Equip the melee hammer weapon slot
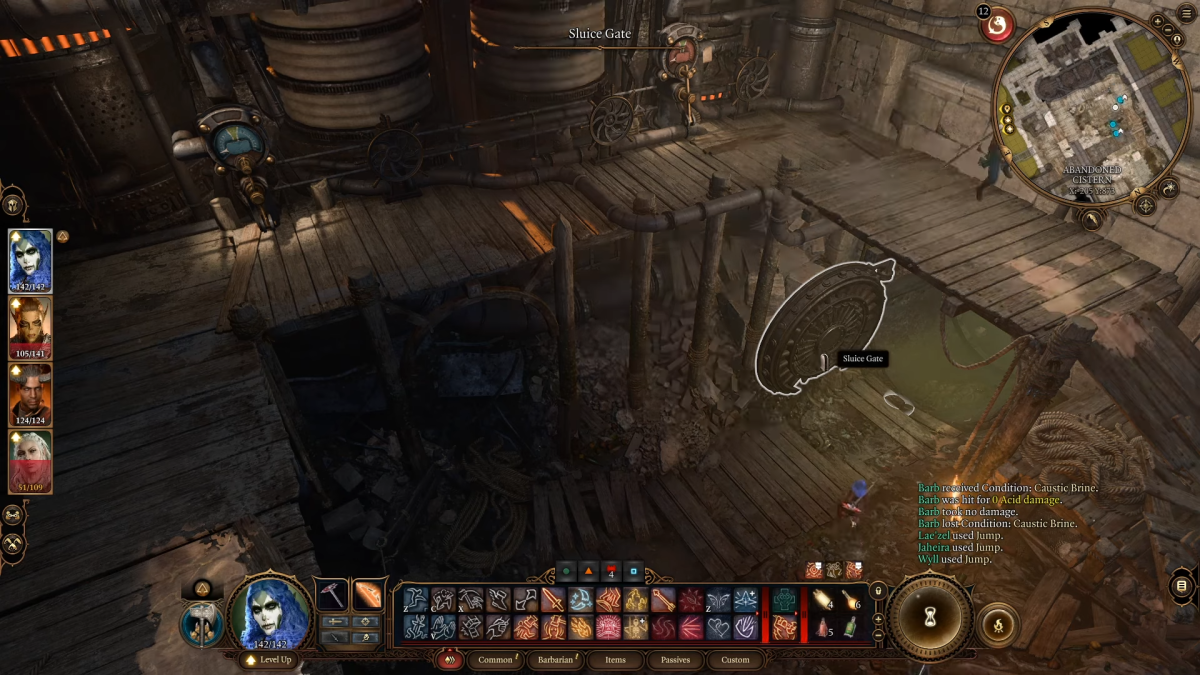1200x675 pixels. [x=331, y=593]
